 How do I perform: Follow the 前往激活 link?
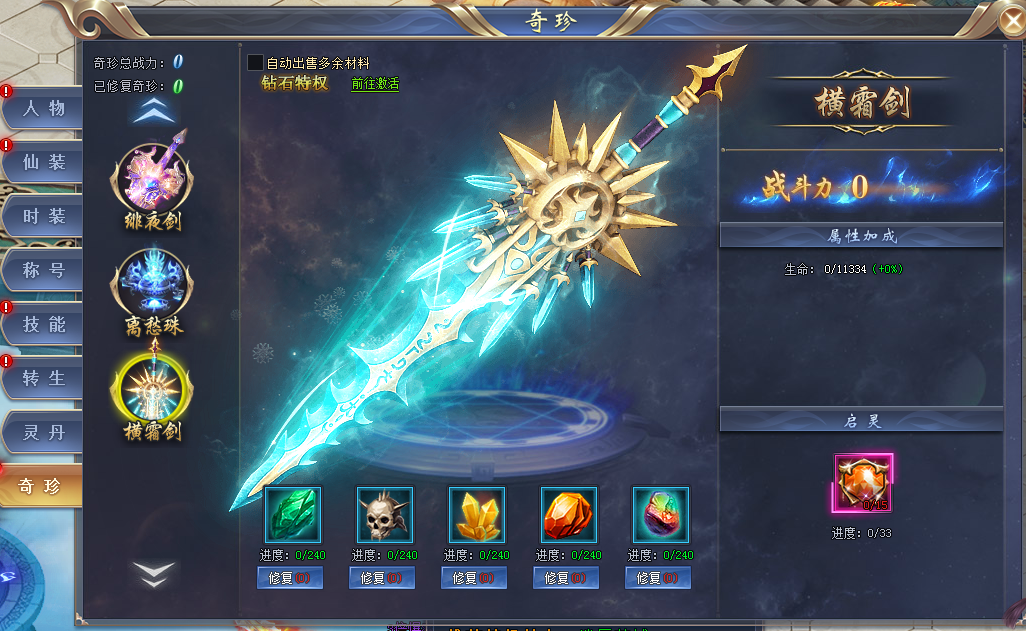coord(375,84)
